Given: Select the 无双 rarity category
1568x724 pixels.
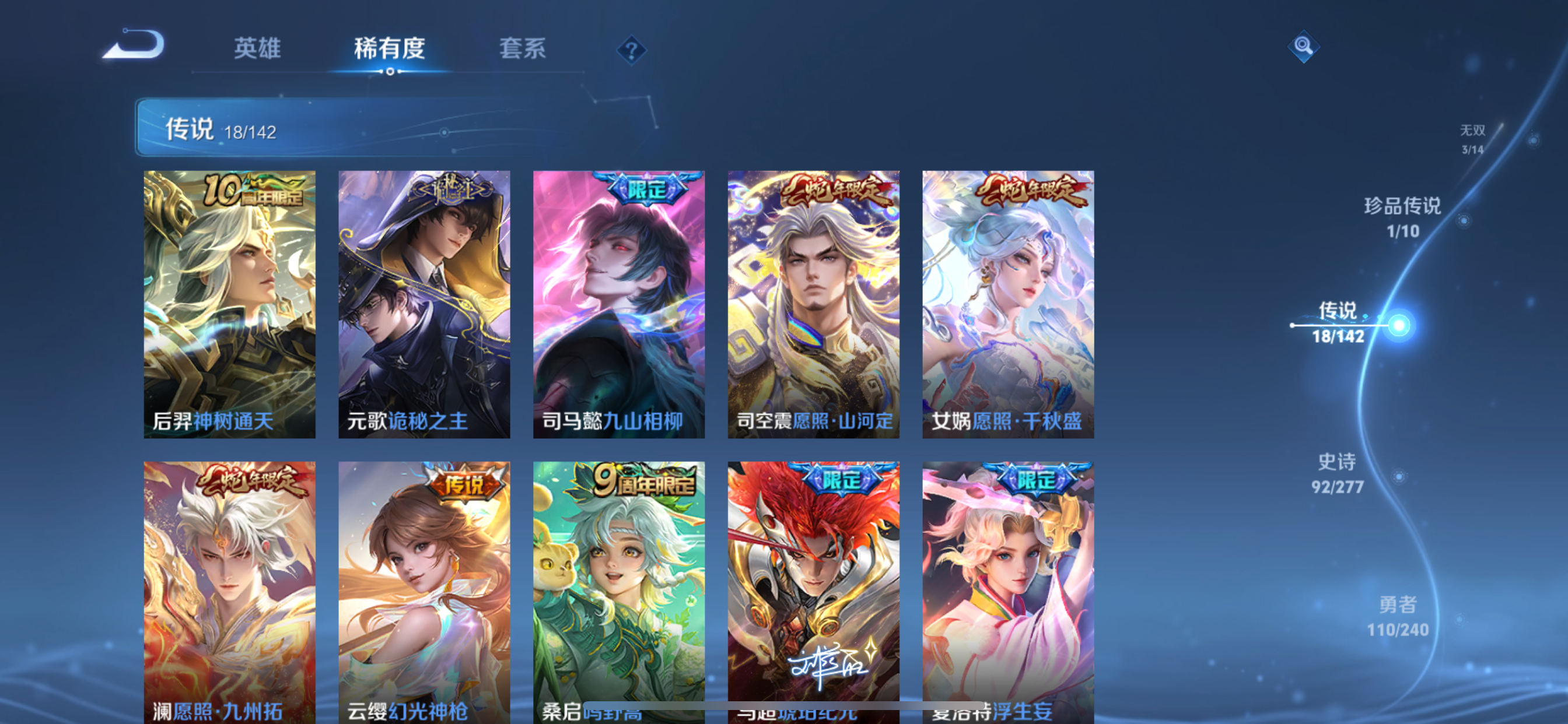Looking at the screenshot, I should tap(1473, 139).
